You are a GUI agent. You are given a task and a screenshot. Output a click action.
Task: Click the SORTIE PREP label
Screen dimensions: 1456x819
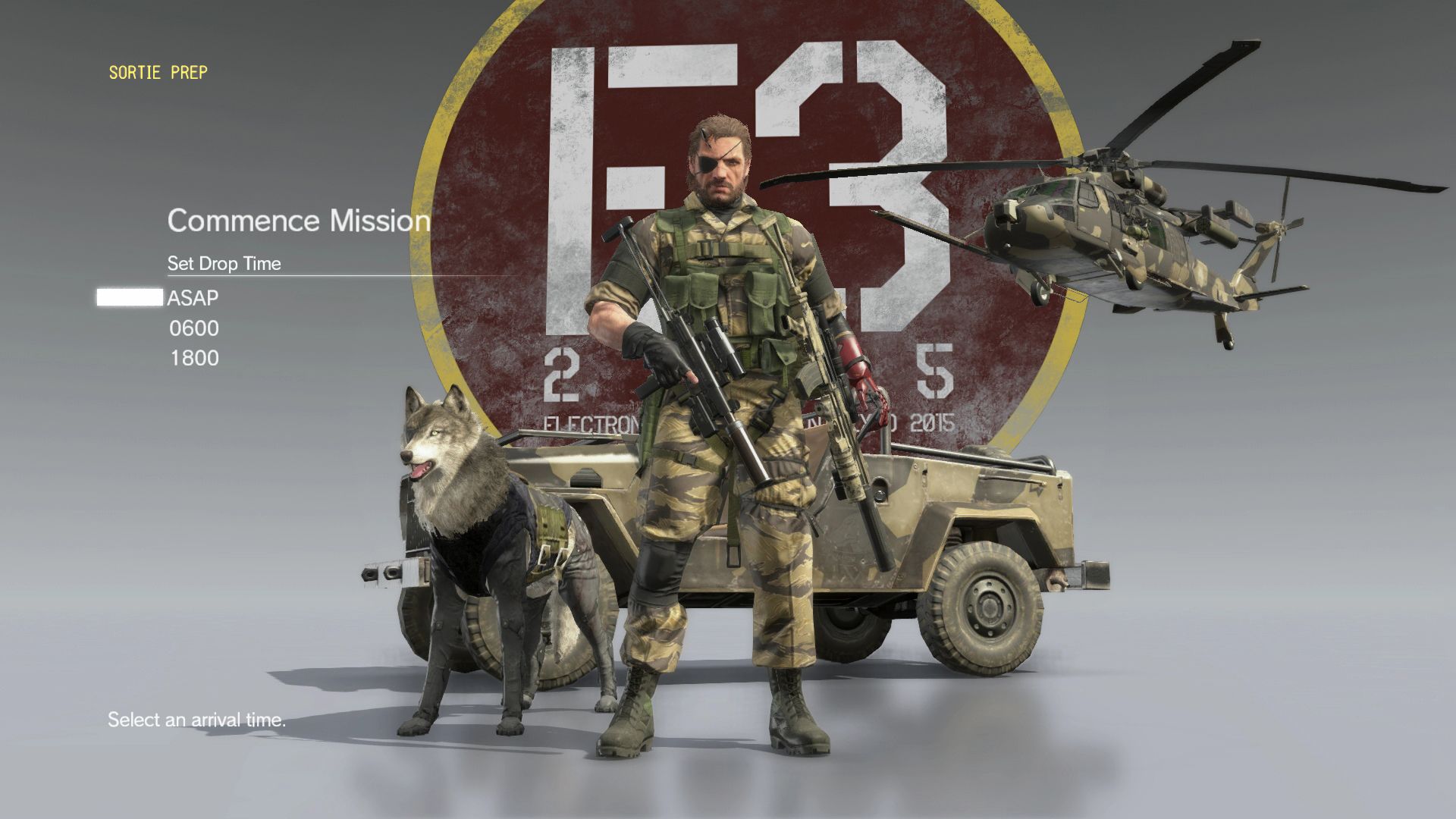[158, 73]
